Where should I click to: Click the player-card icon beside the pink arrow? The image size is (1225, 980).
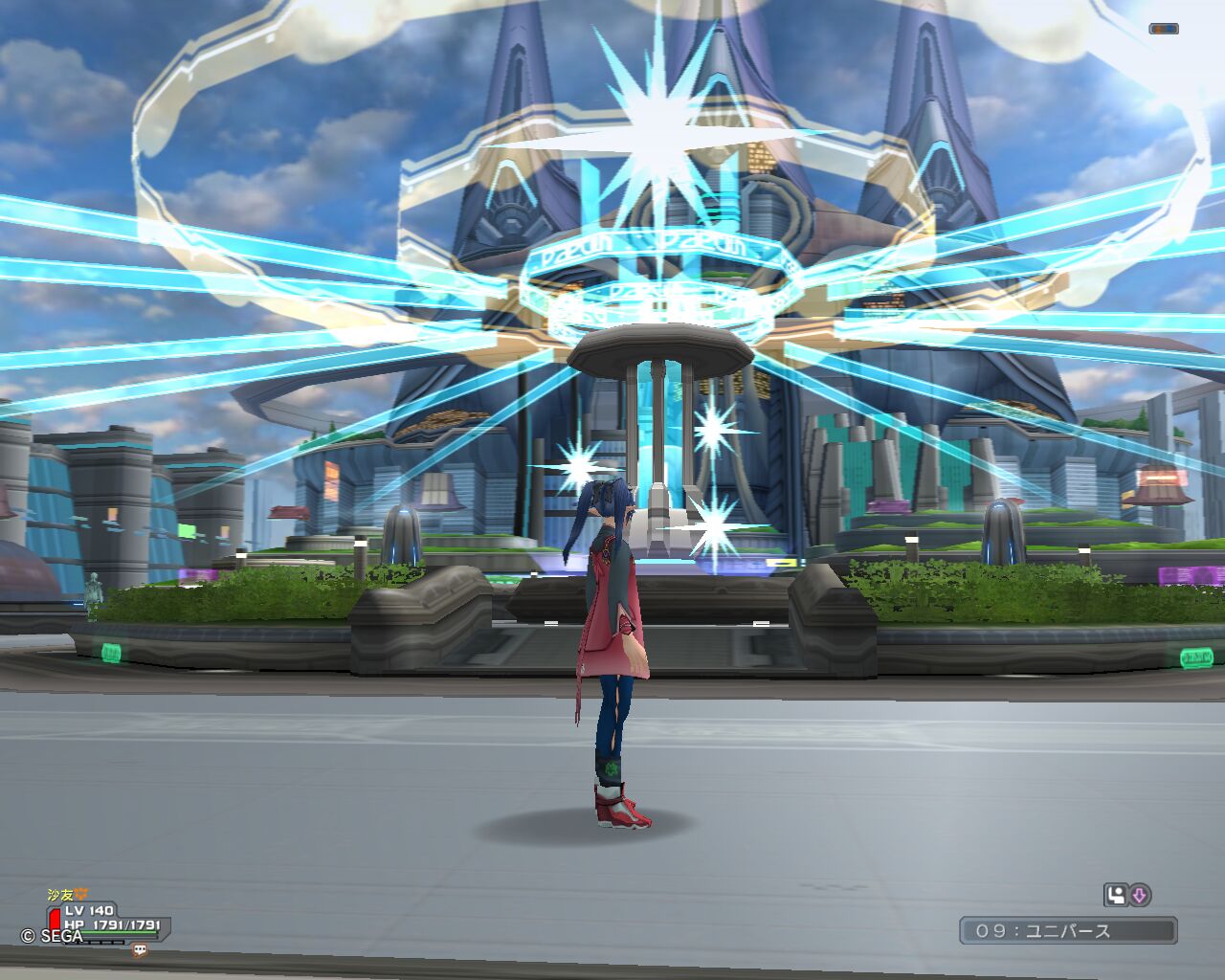[1115, 896]
